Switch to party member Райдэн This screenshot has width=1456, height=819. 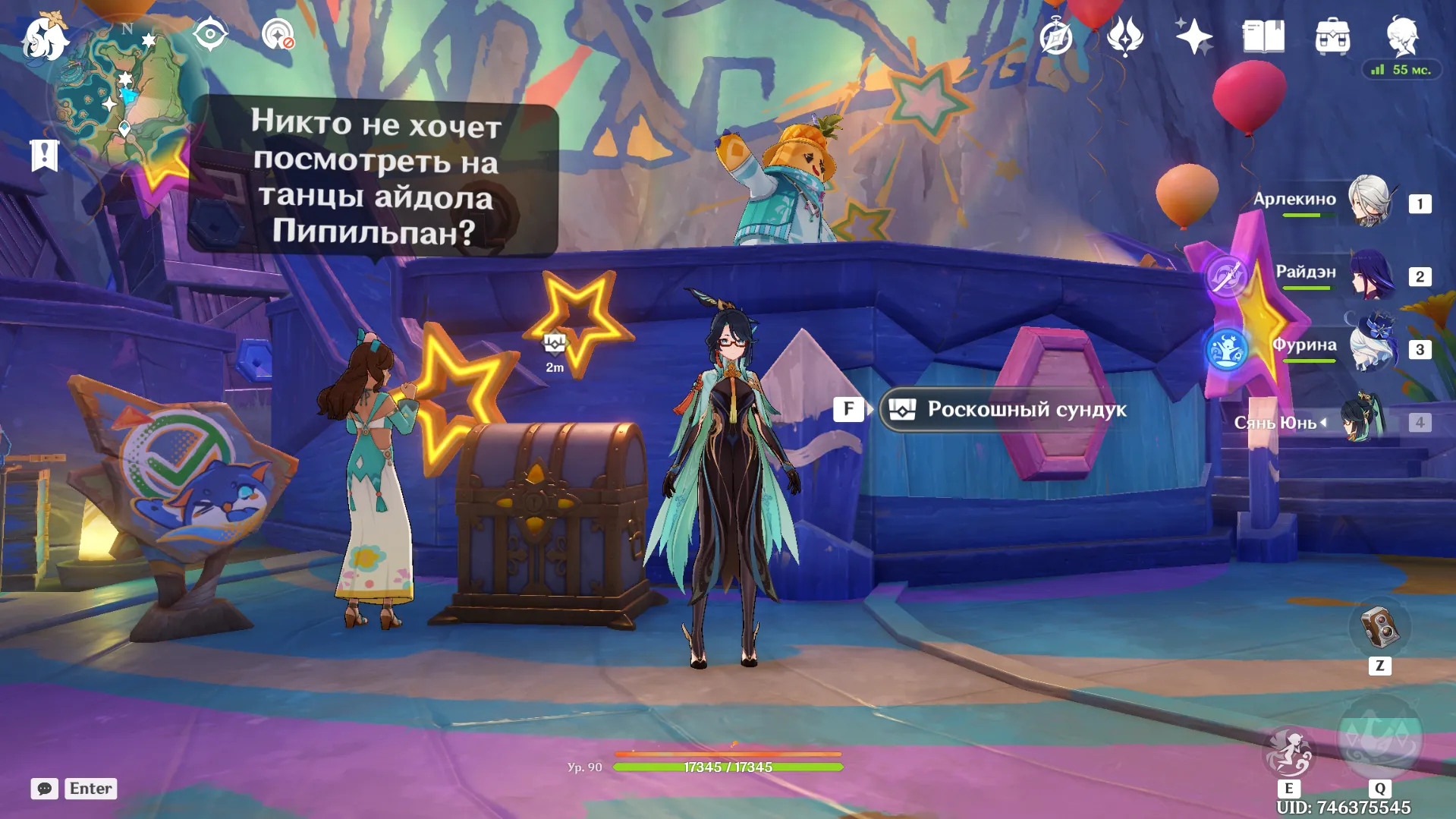(x=1372, y=275)
